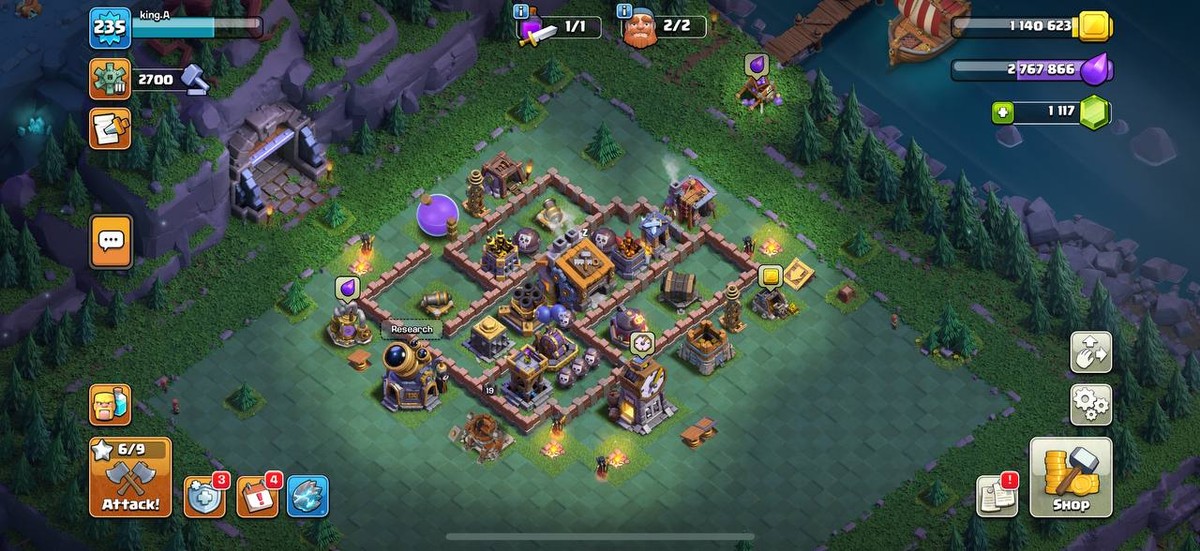
Task: Collect the gold coin bubble
Action: 770,276
